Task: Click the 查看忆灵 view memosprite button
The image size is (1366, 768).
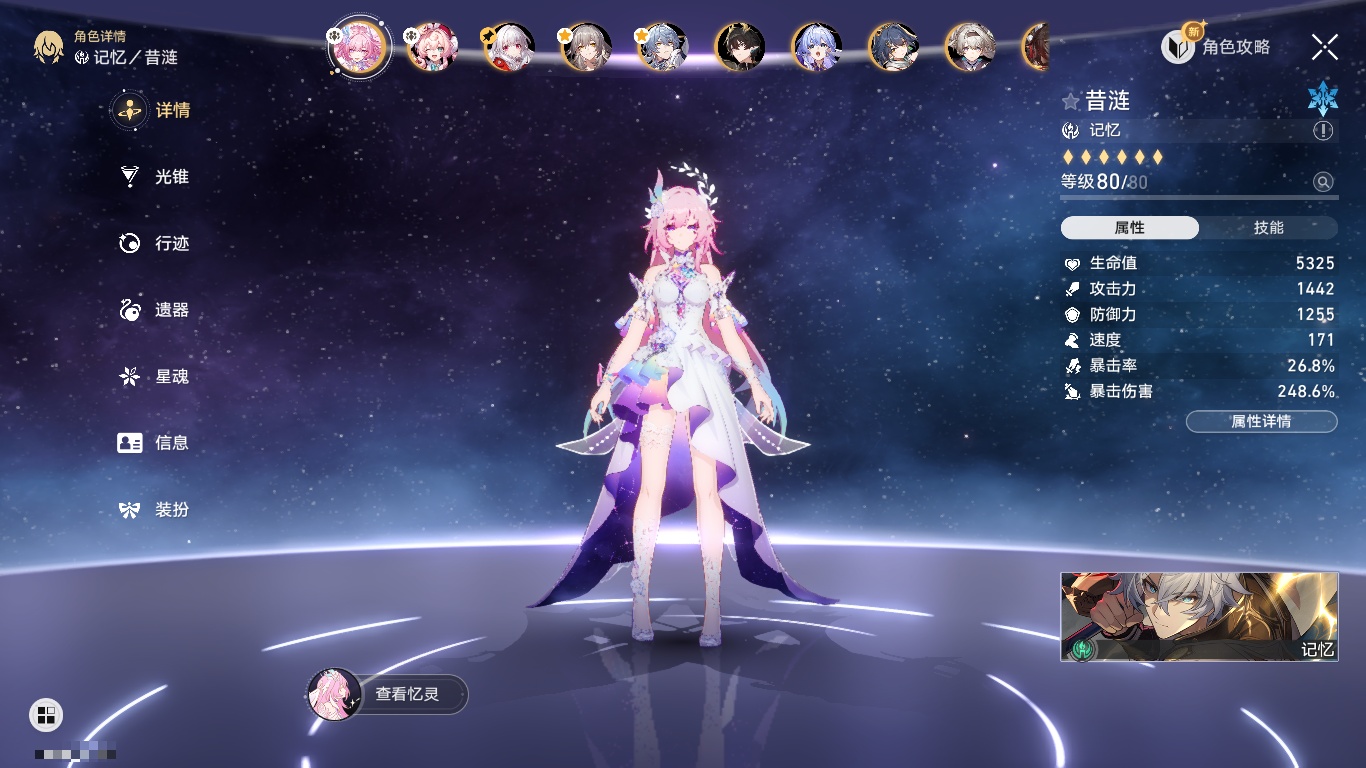Action: [388, 694]
